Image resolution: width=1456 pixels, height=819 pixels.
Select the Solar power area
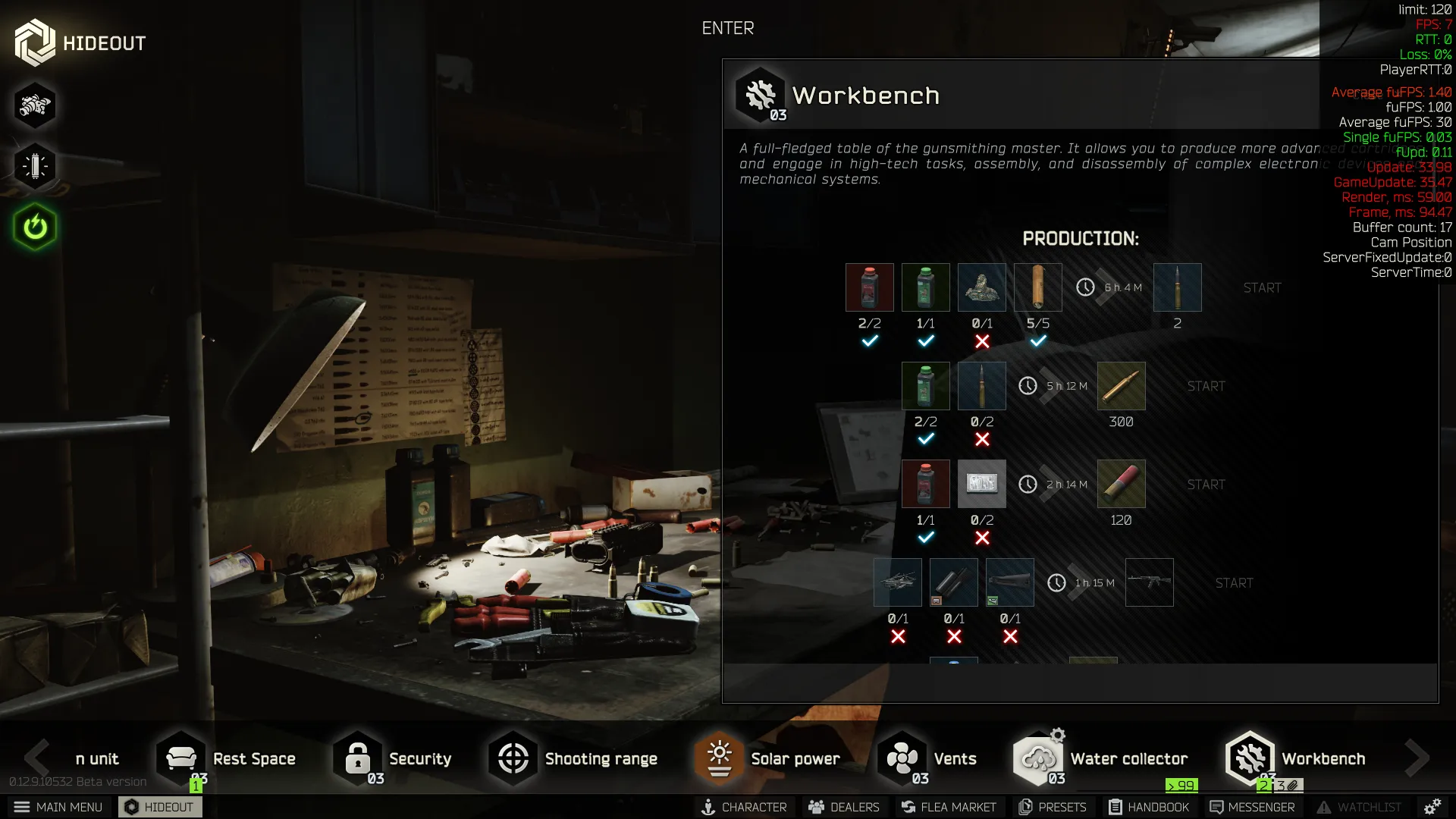tap(768, 758)
